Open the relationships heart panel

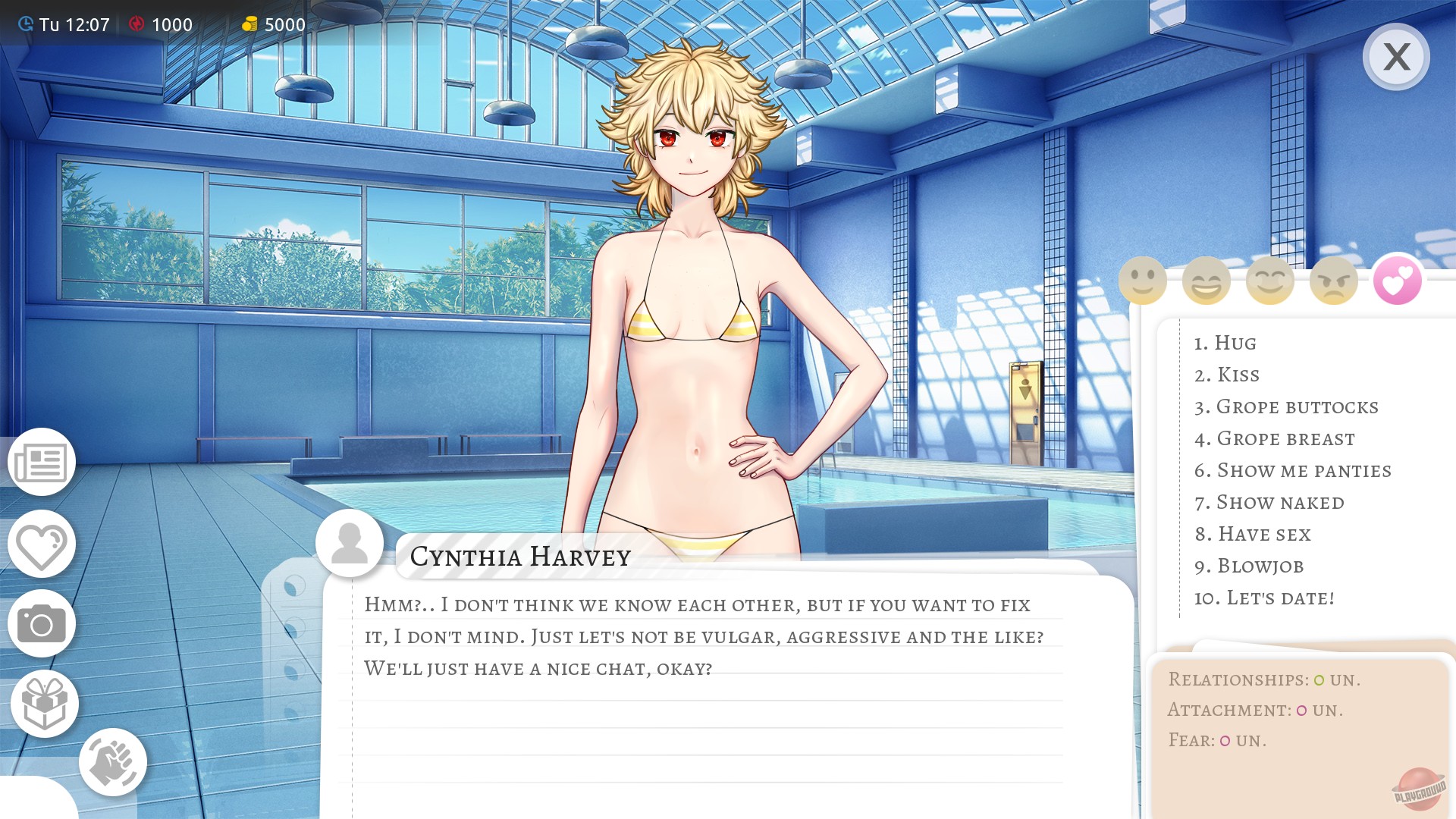[42, 544]
